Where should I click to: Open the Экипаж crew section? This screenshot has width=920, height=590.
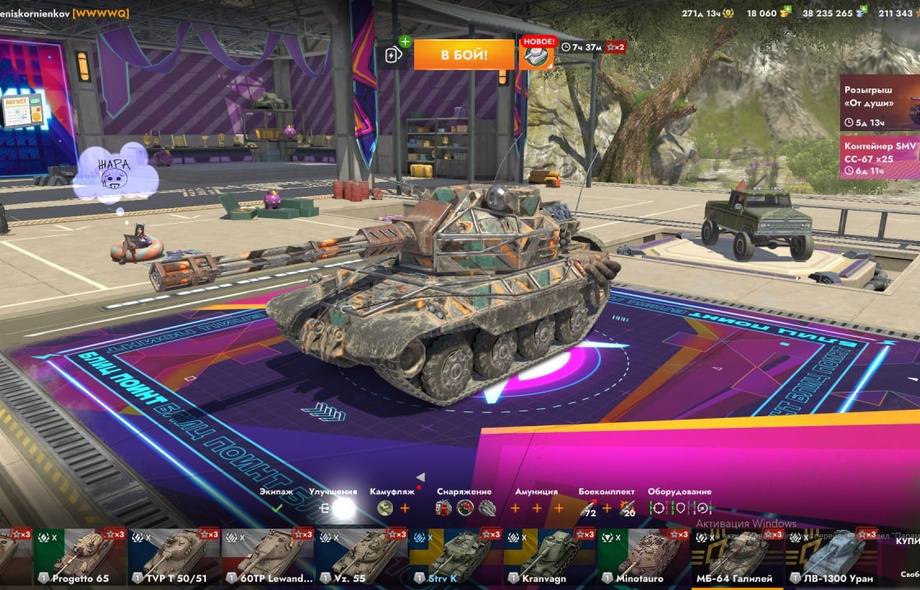(276, 507)
